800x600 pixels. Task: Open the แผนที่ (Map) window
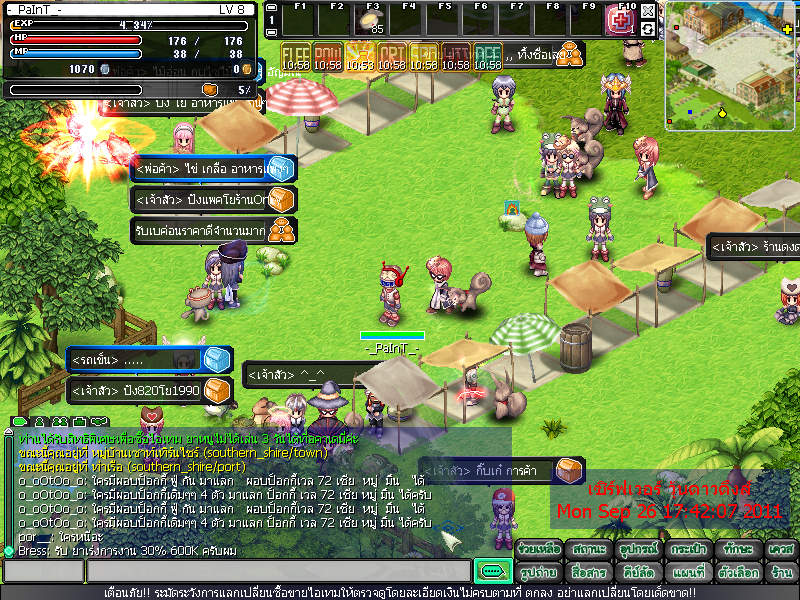click(x=687, y=573)
